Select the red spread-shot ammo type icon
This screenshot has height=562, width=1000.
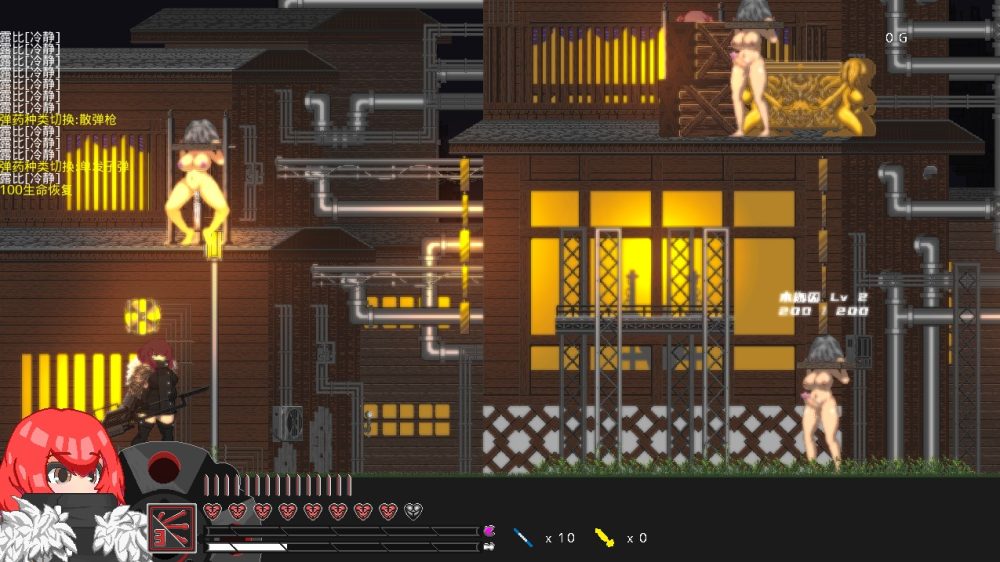click(171, 527)
